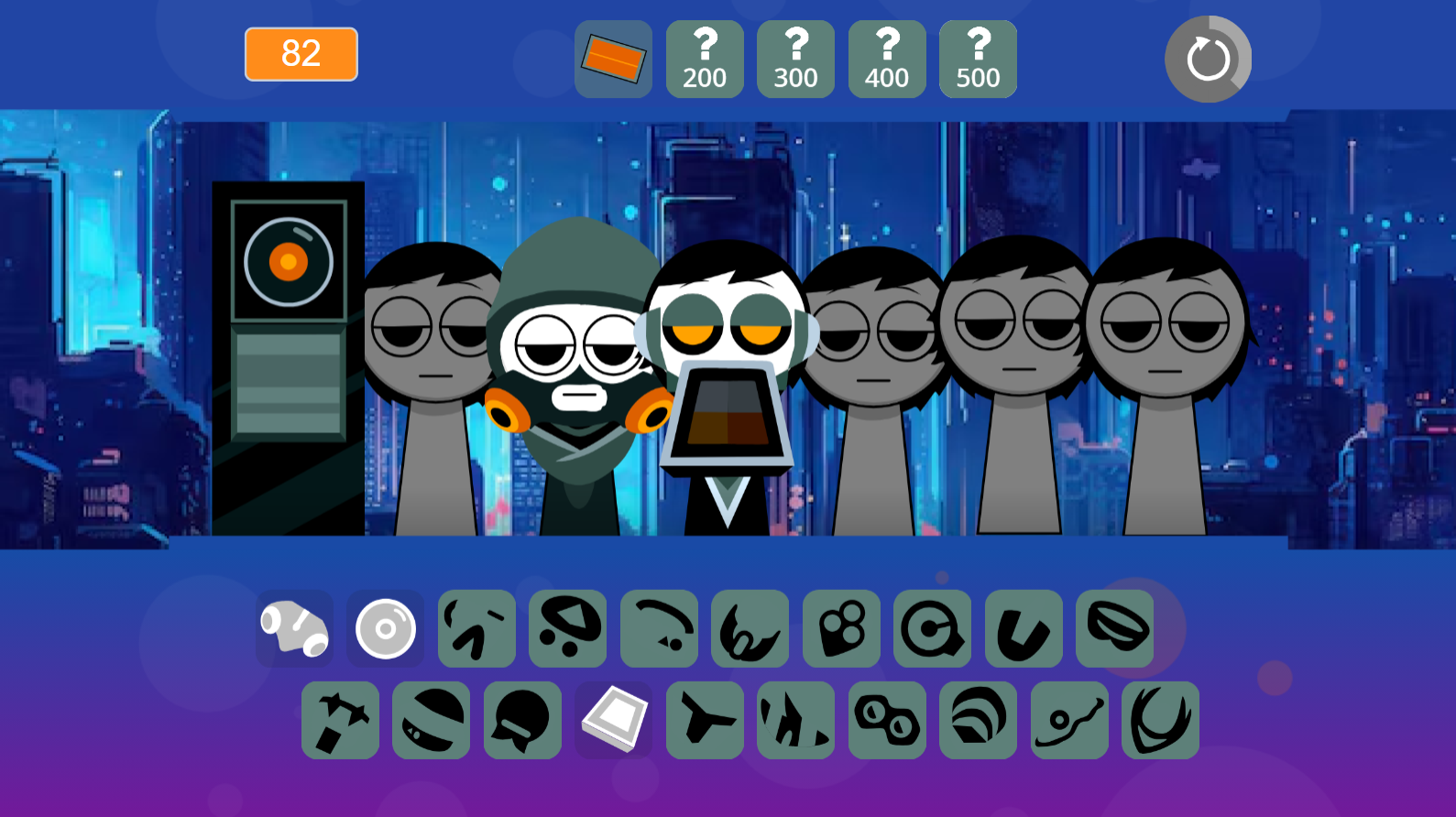
Task: Select the white book sound icon
Action: pos(613,720)
